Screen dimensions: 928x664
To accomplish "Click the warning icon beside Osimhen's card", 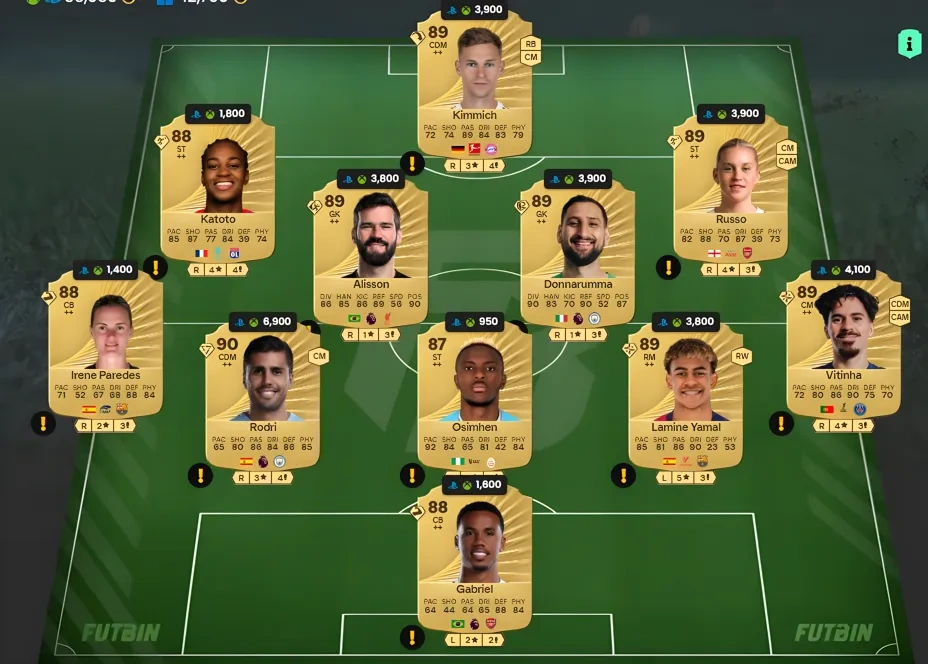I will click(x=411, y=475).
